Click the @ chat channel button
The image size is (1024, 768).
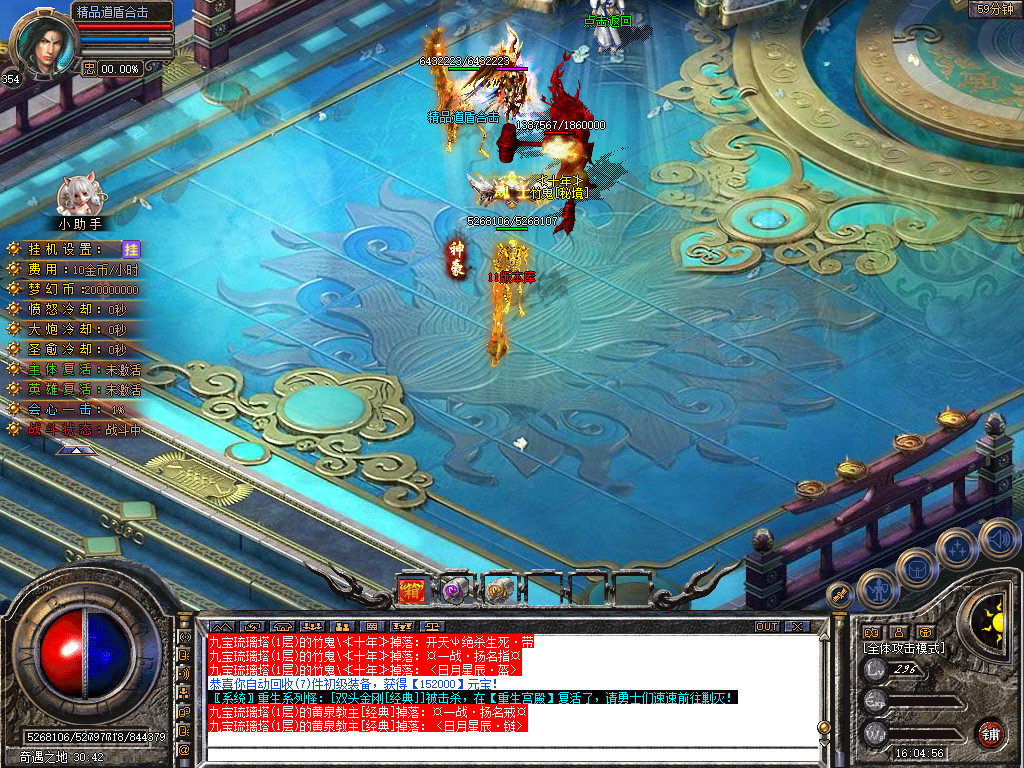pyautogui.click(x=184, y=748)
